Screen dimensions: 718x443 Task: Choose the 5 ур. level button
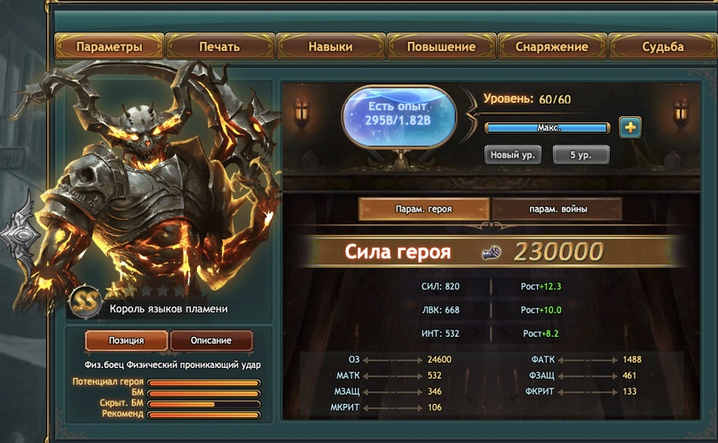point(580,155)
